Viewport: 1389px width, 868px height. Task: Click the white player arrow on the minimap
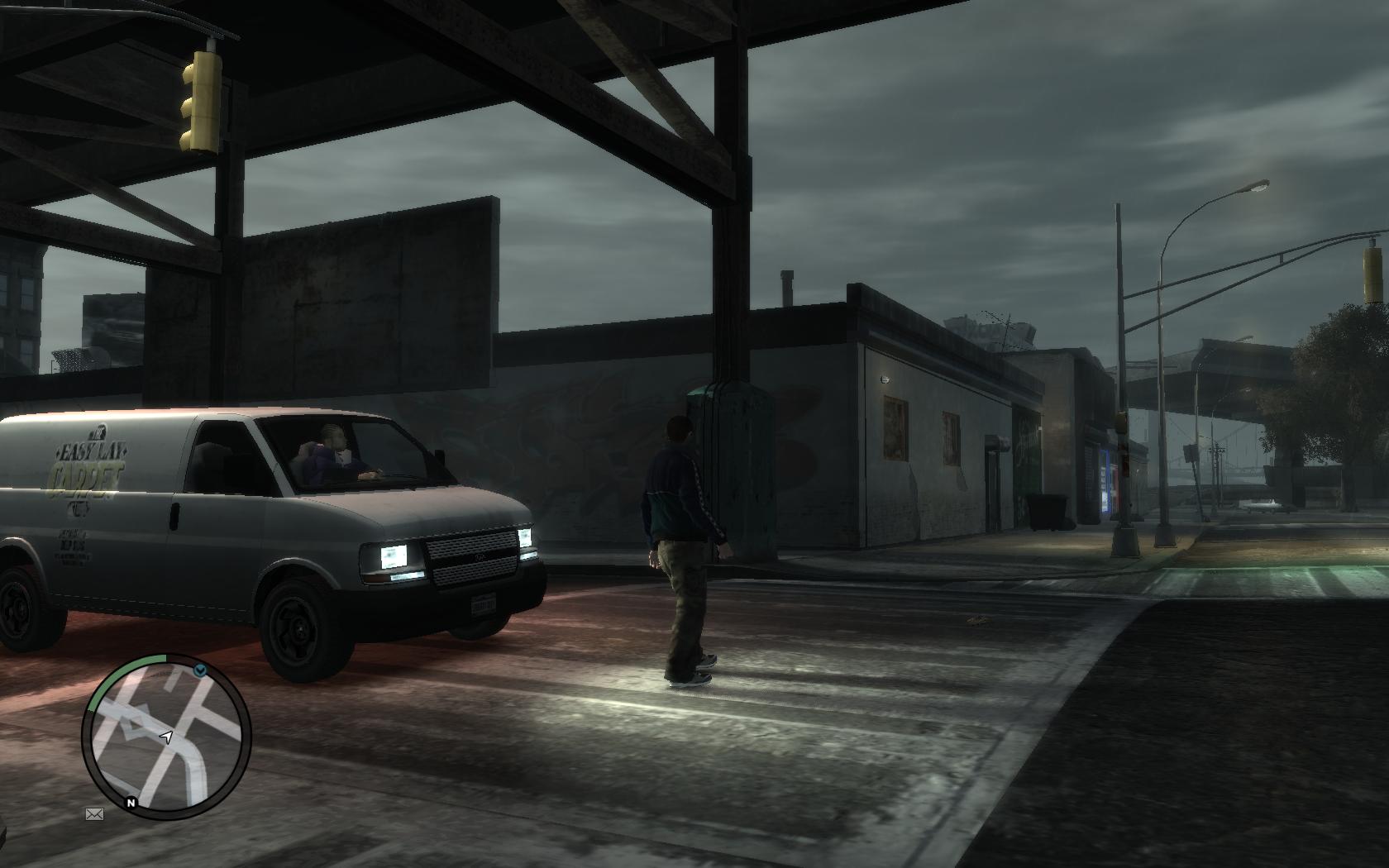pos(166,736)
